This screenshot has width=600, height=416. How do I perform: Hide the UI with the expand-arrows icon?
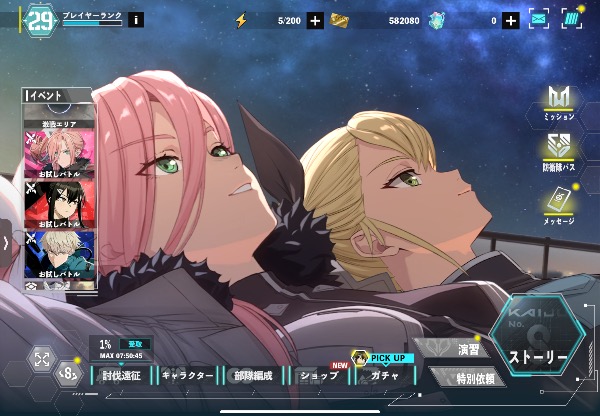(x=42, y=360)
